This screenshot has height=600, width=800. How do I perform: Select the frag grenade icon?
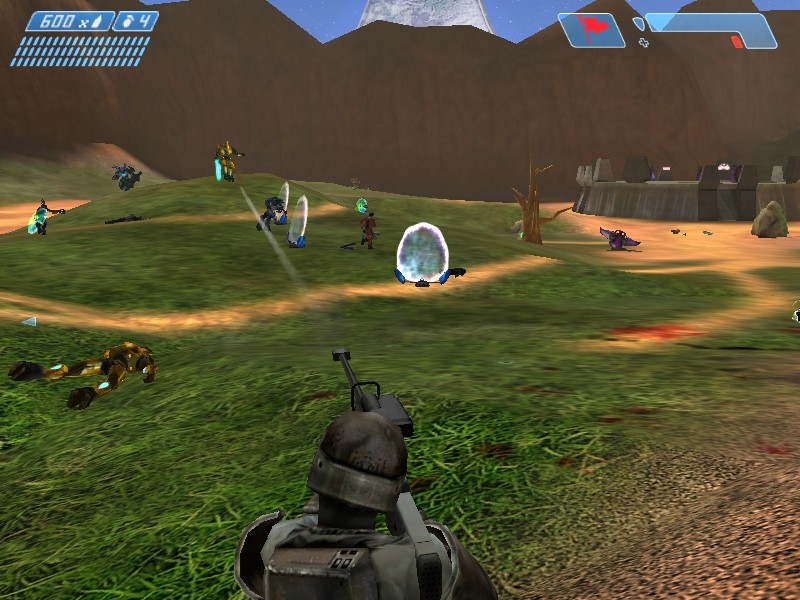pos(127,21)
